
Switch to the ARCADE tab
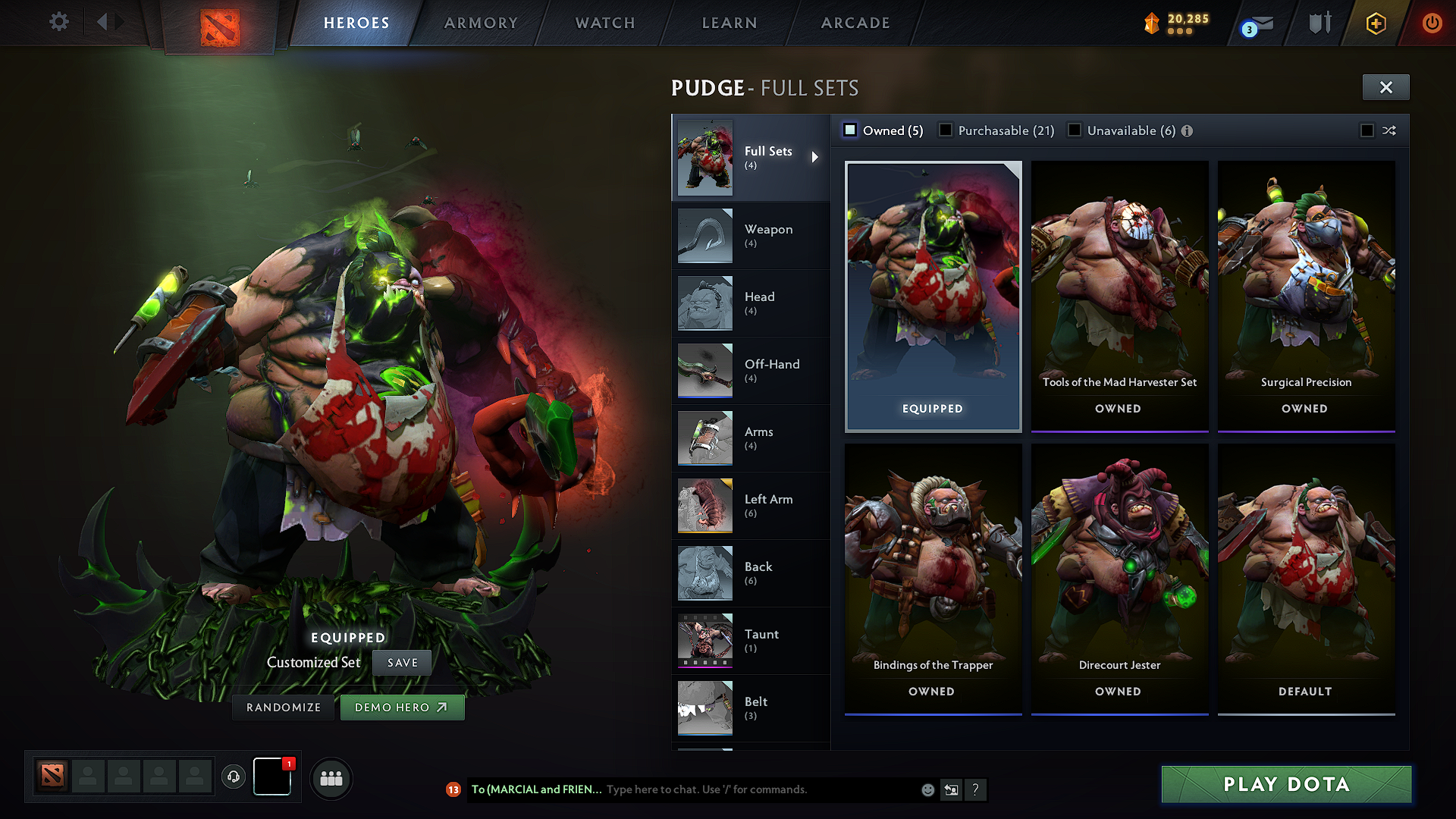pyautogui.click(x=855, y=23)
